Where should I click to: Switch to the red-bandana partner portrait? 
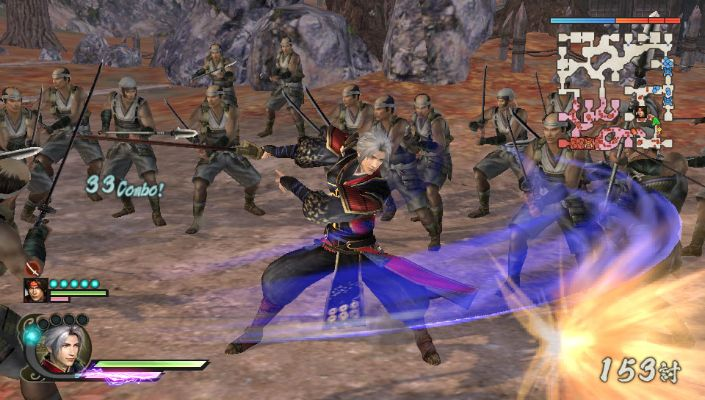(36, 291)
